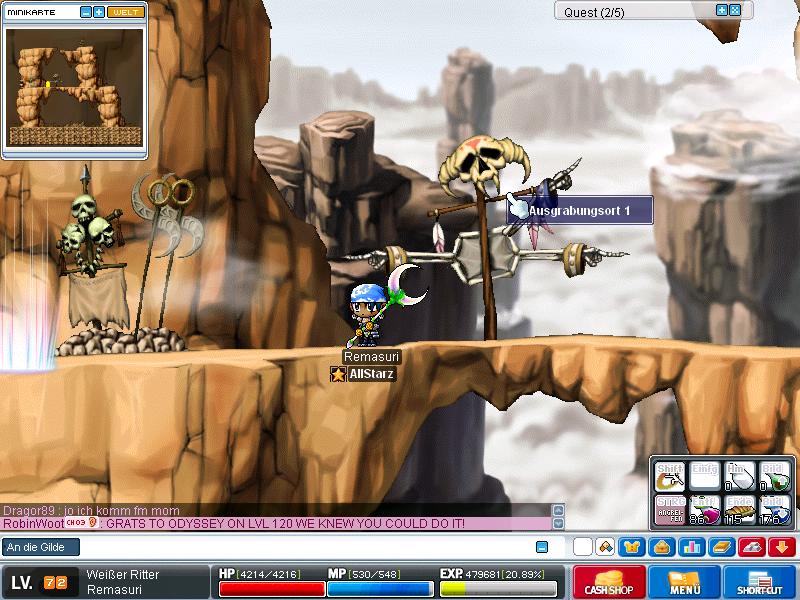The height and width of the screenshot is (600, 800).
Task: Open the Shortcut panel
Action: click(759, 582)
